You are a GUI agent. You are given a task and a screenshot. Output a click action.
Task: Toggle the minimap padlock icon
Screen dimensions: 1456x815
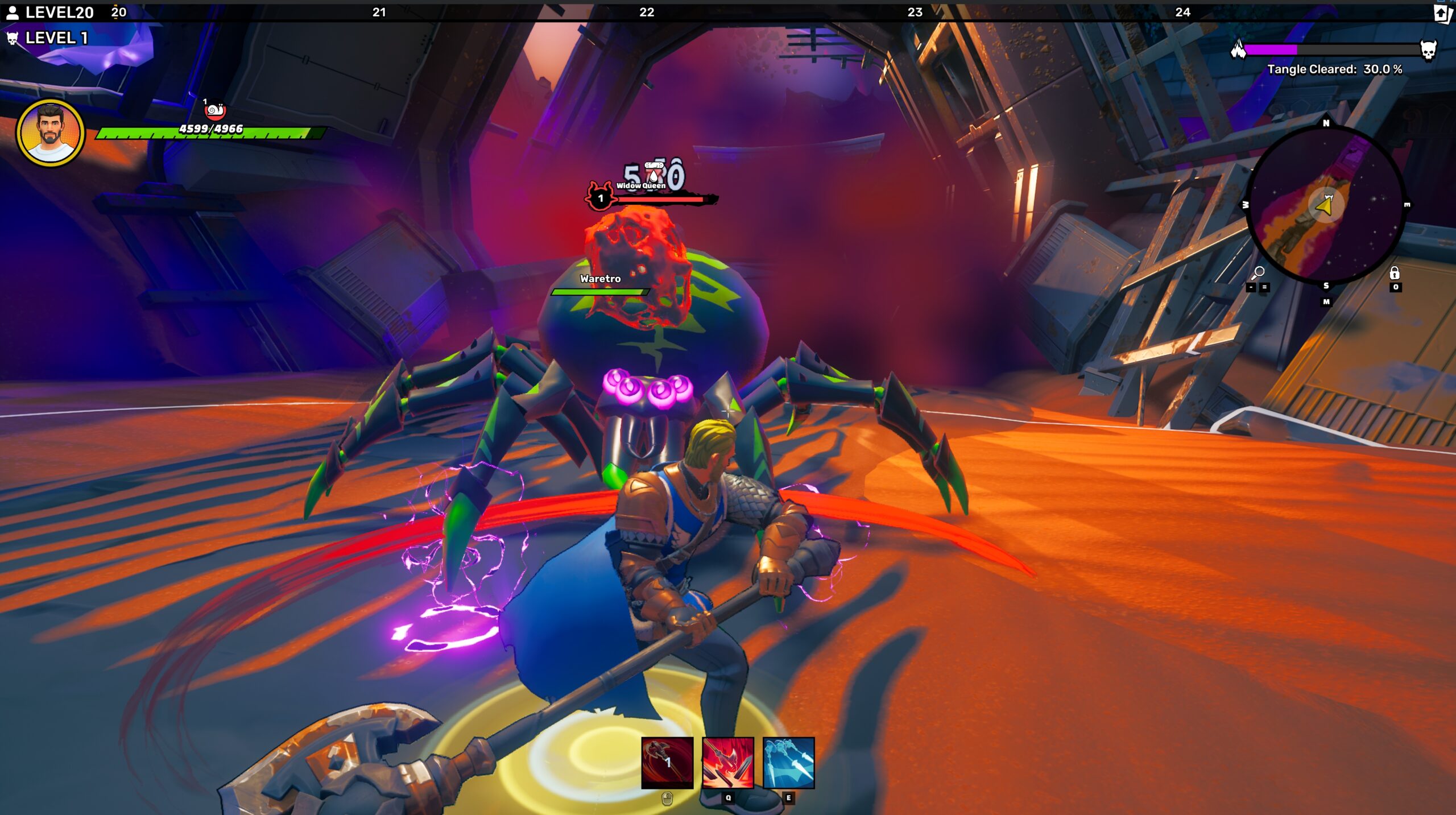(x=1394, y=273)
